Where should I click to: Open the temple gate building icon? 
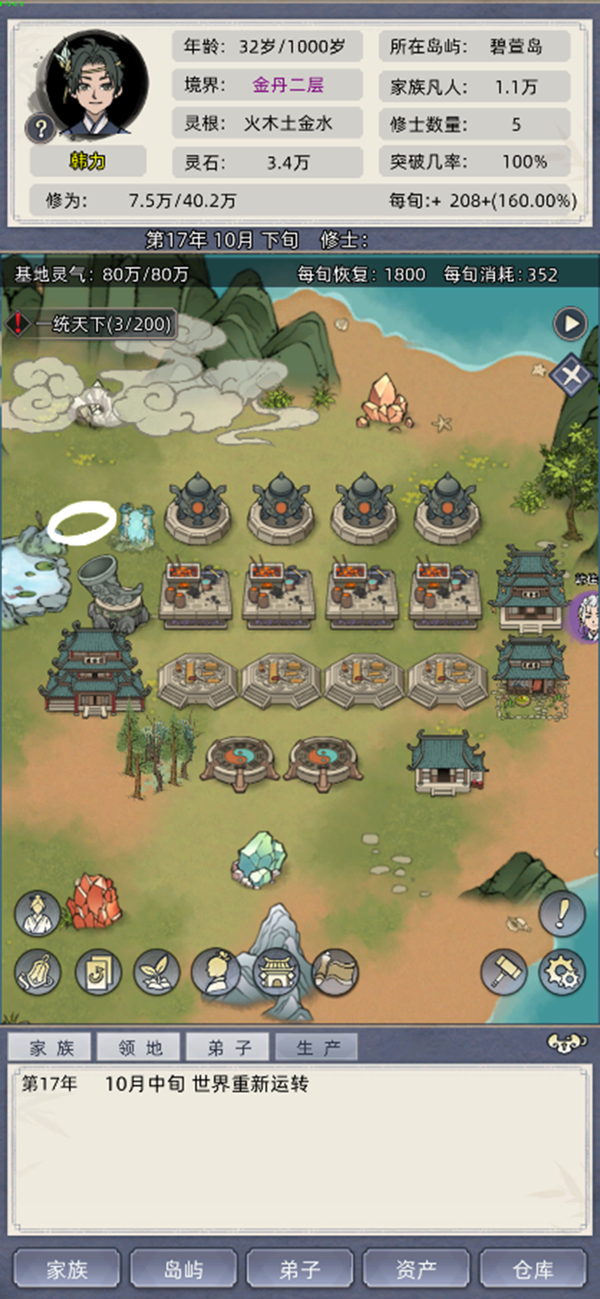pos(275,971)
